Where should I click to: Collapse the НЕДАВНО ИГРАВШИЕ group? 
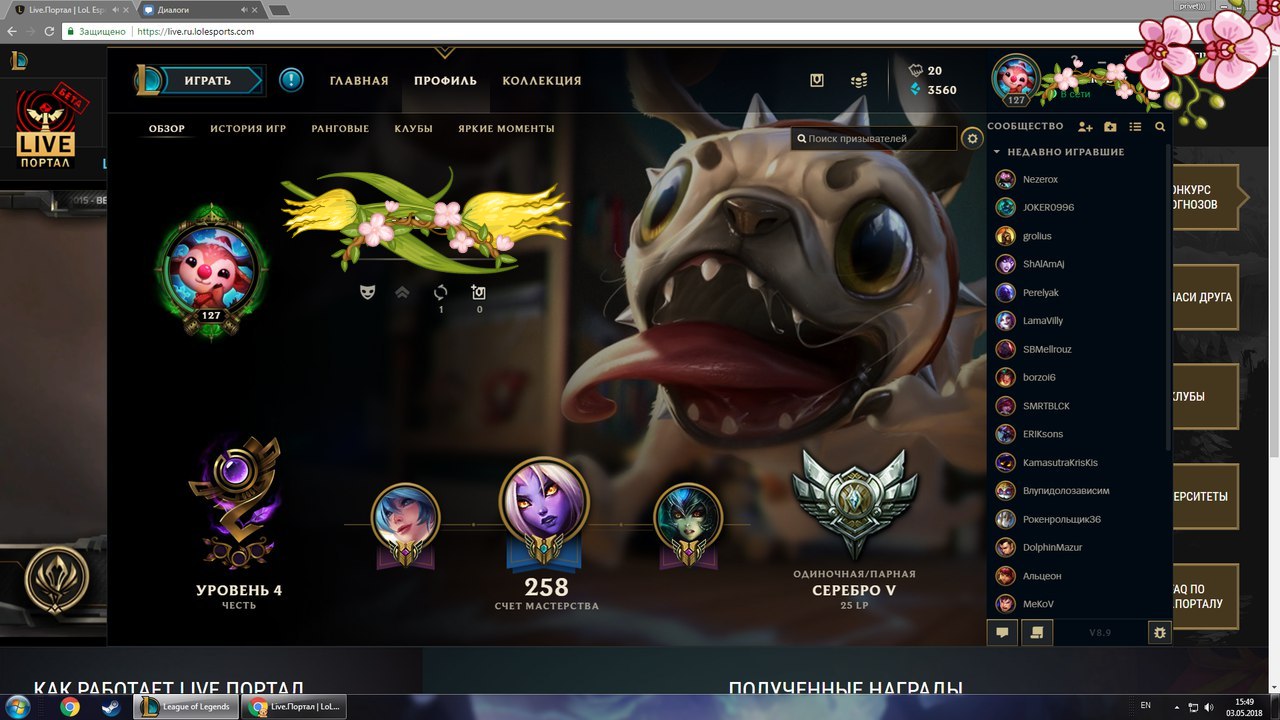point(996,152)
